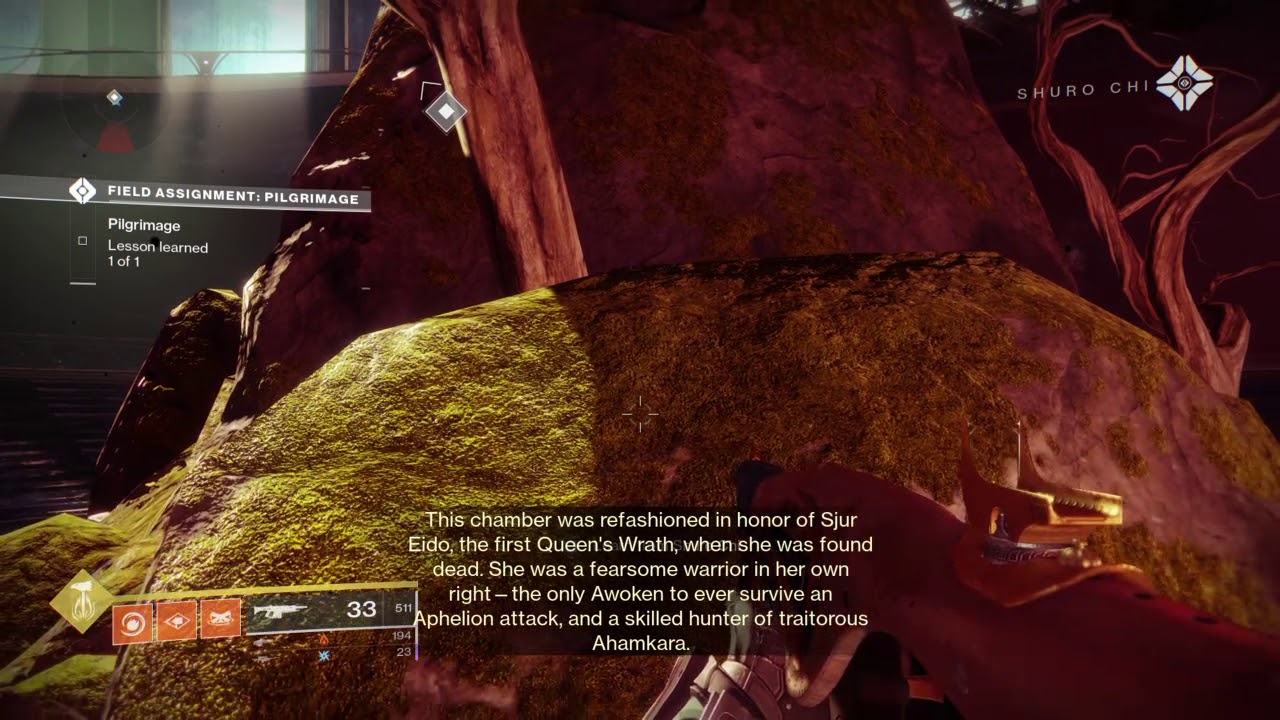Select the Pilgrimage 'Lesson learned' objective checkbox
This screenshot has height=720, width=1280.
pyautogui.click(x=82, y=241)
